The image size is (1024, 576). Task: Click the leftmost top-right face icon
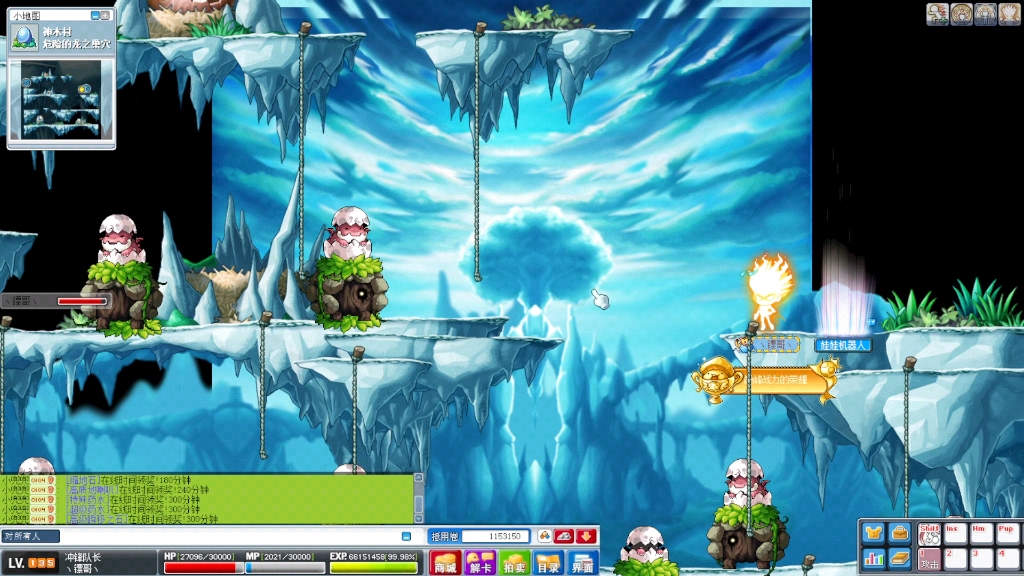tap(937, 13)
